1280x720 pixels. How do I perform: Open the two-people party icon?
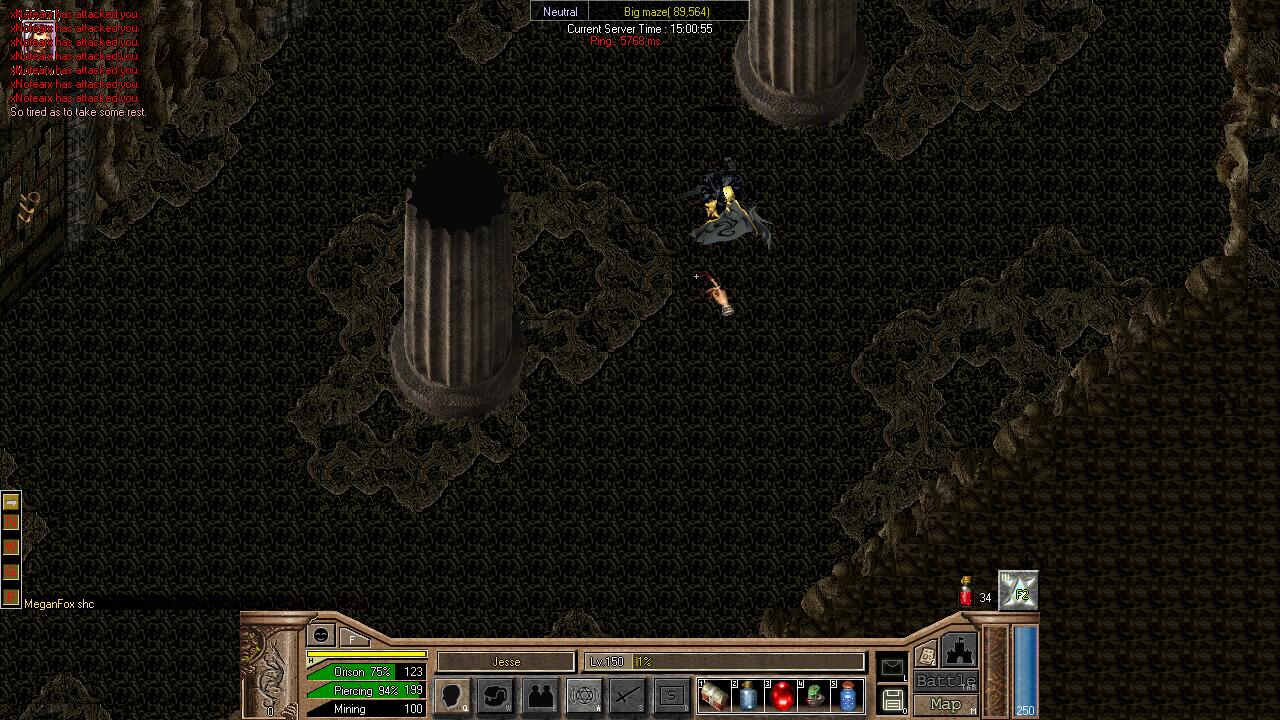pos(540,696)
